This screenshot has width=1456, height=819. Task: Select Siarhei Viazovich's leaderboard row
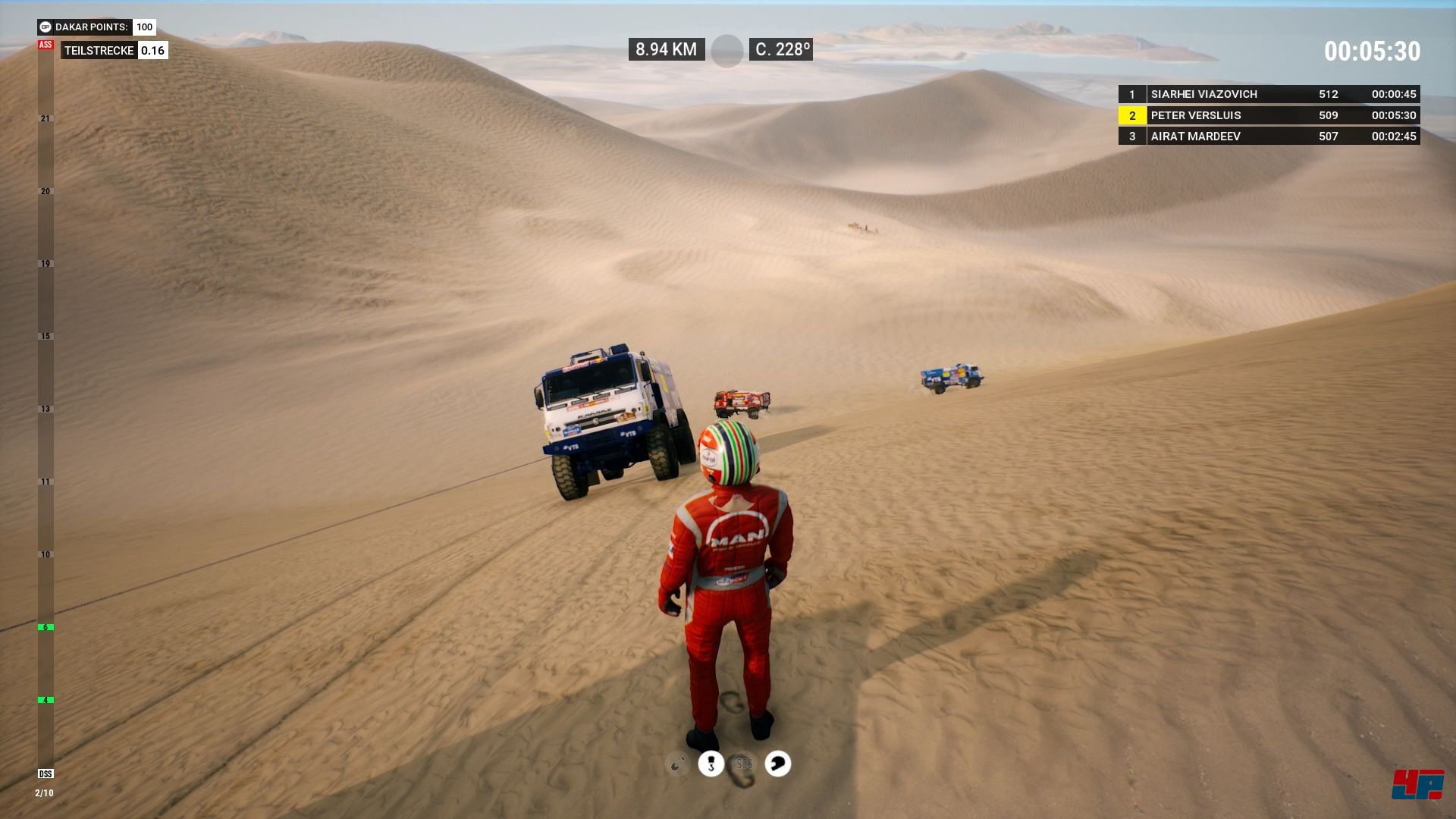coord(1269,94)
